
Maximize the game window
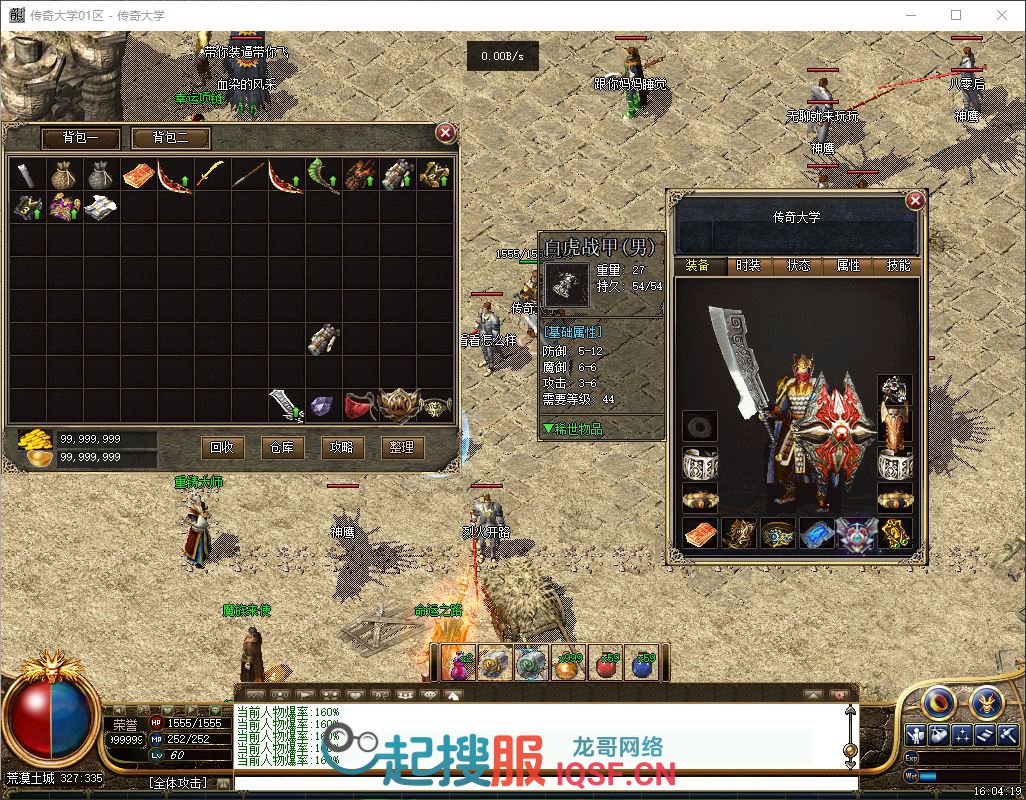click(x=956, y=15)
